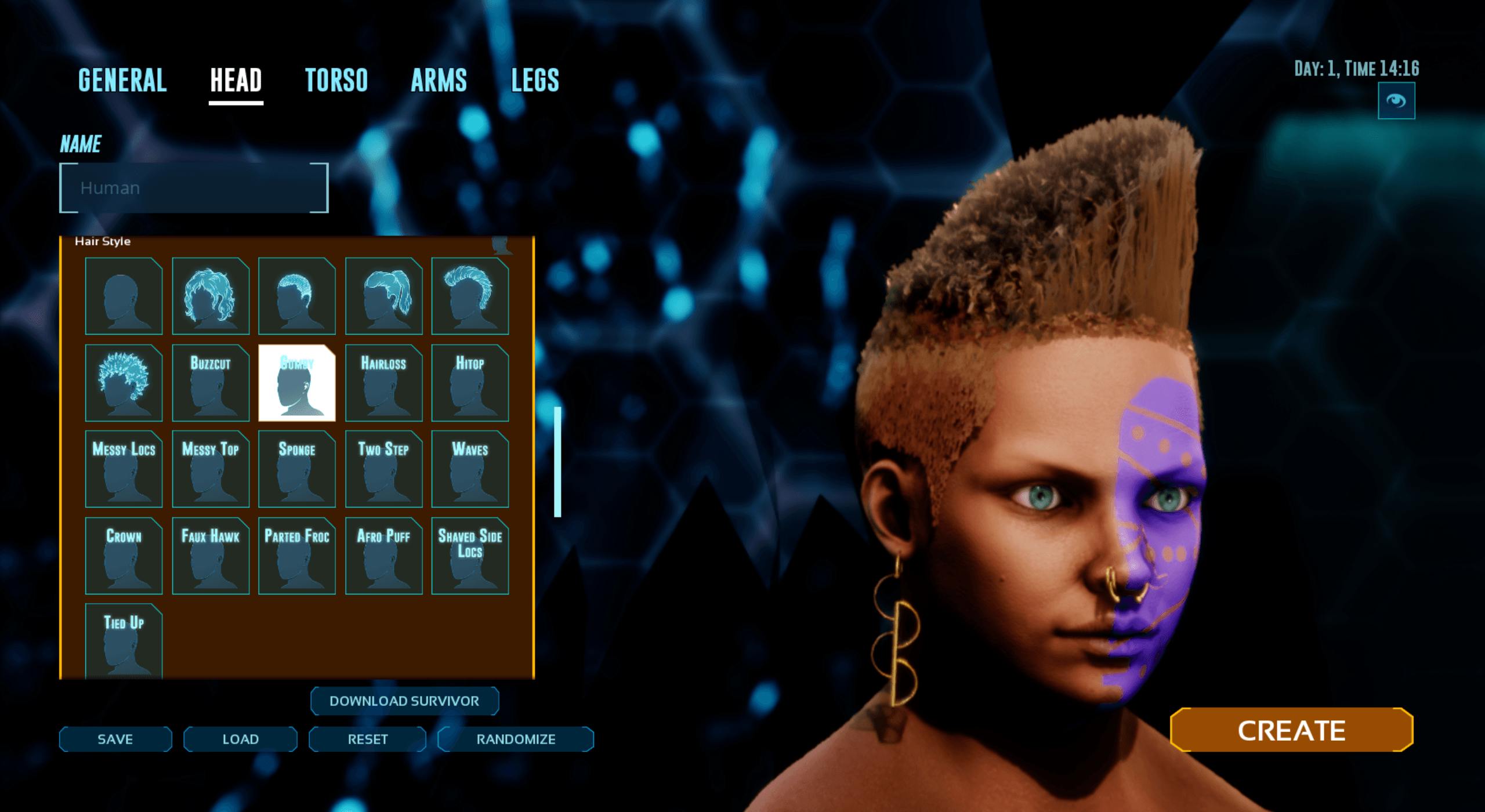1485x812 pixels.
Task: Toggle the eye preview icon near the clock
Action: [1397, 100]
